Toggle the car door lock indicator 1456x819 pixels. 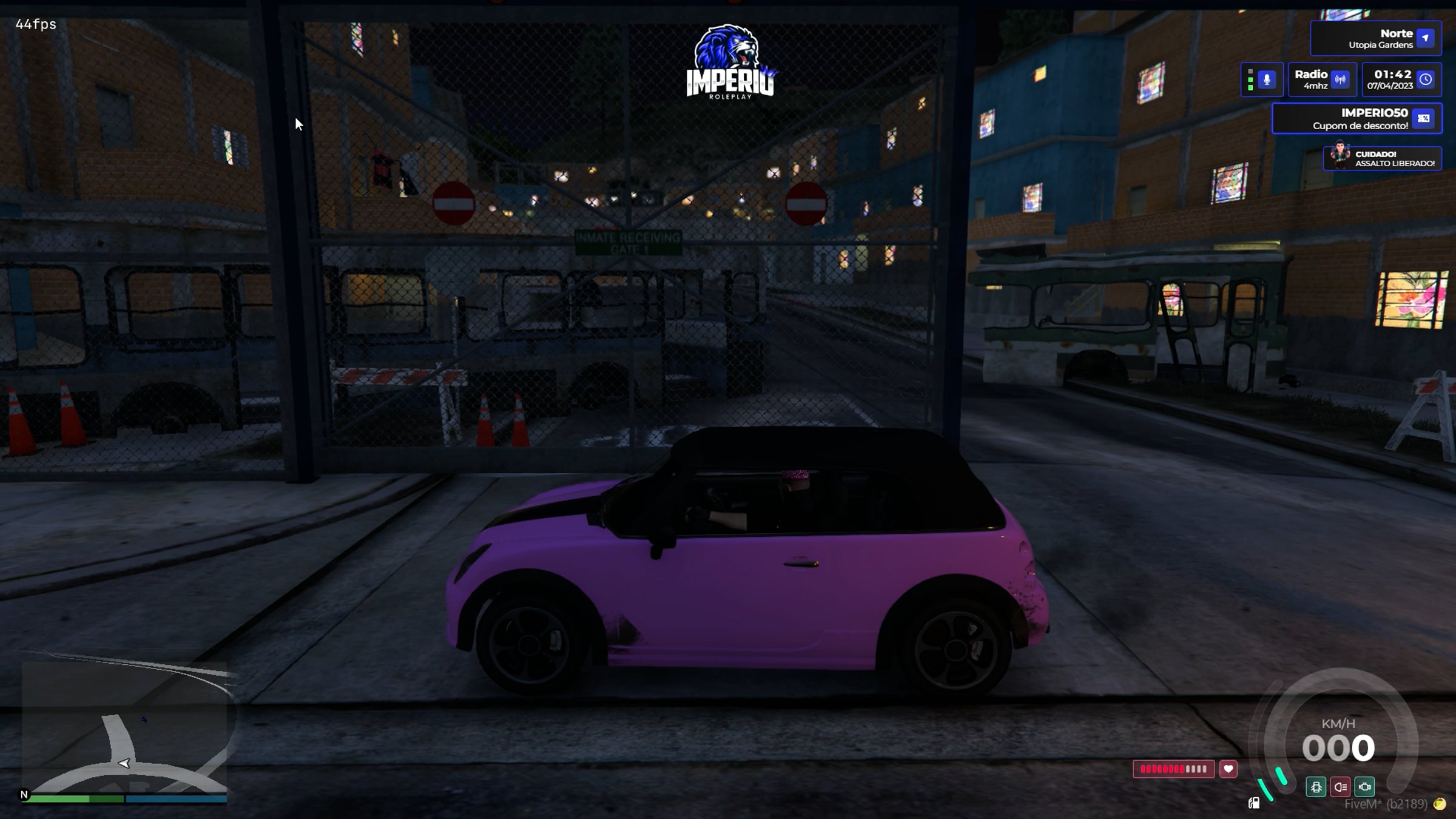(x=1316, y=787)
